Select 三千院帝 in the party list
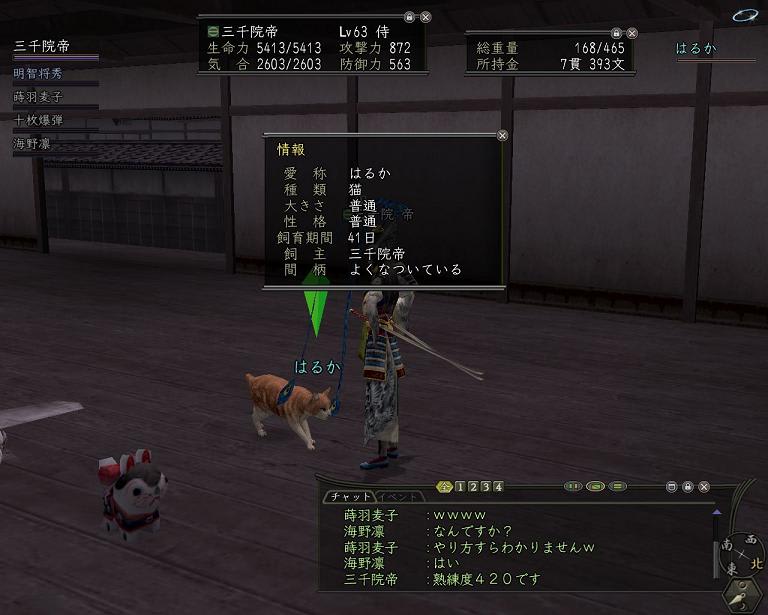The width and height of the screenshot is (768, 615). (x=42, y=46)
